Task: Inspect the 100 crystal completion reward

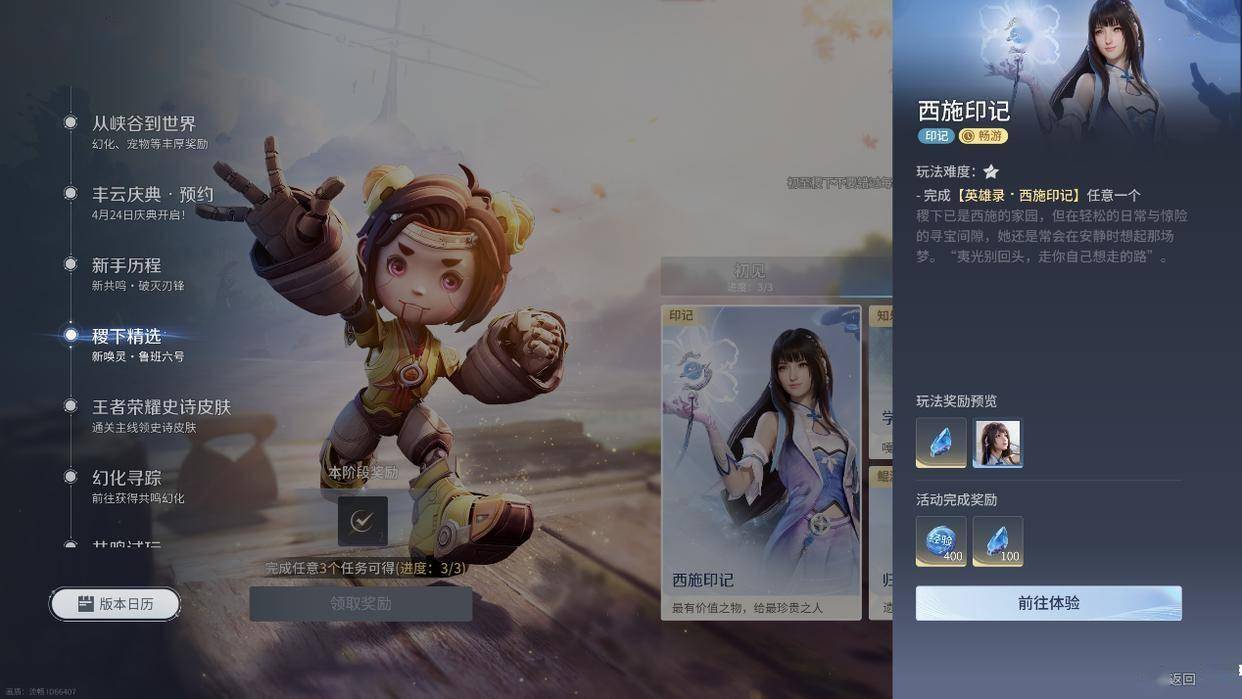Action: (x=997, y=541)
